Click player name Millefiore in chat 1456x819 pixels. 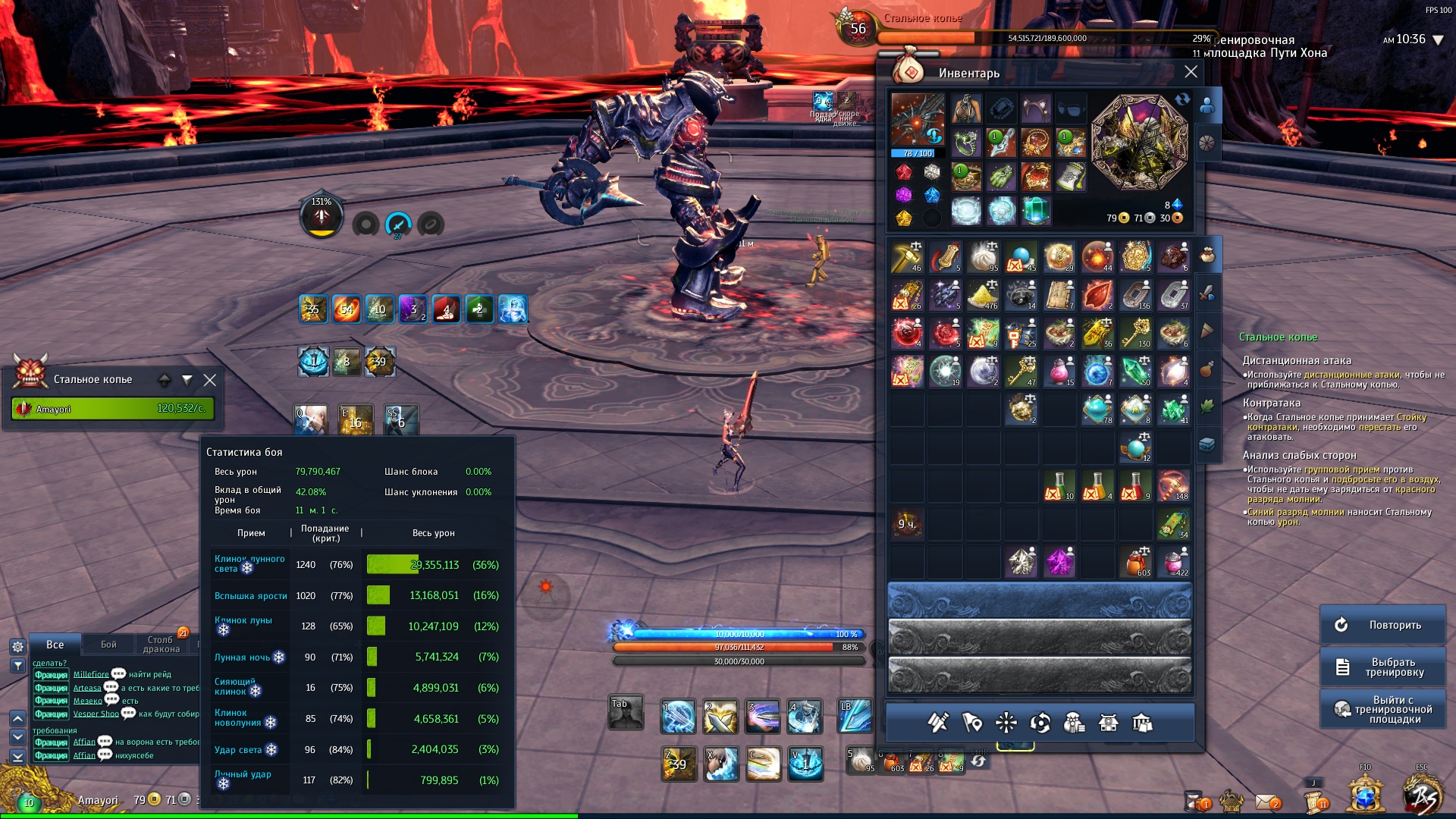pos(91,674)
